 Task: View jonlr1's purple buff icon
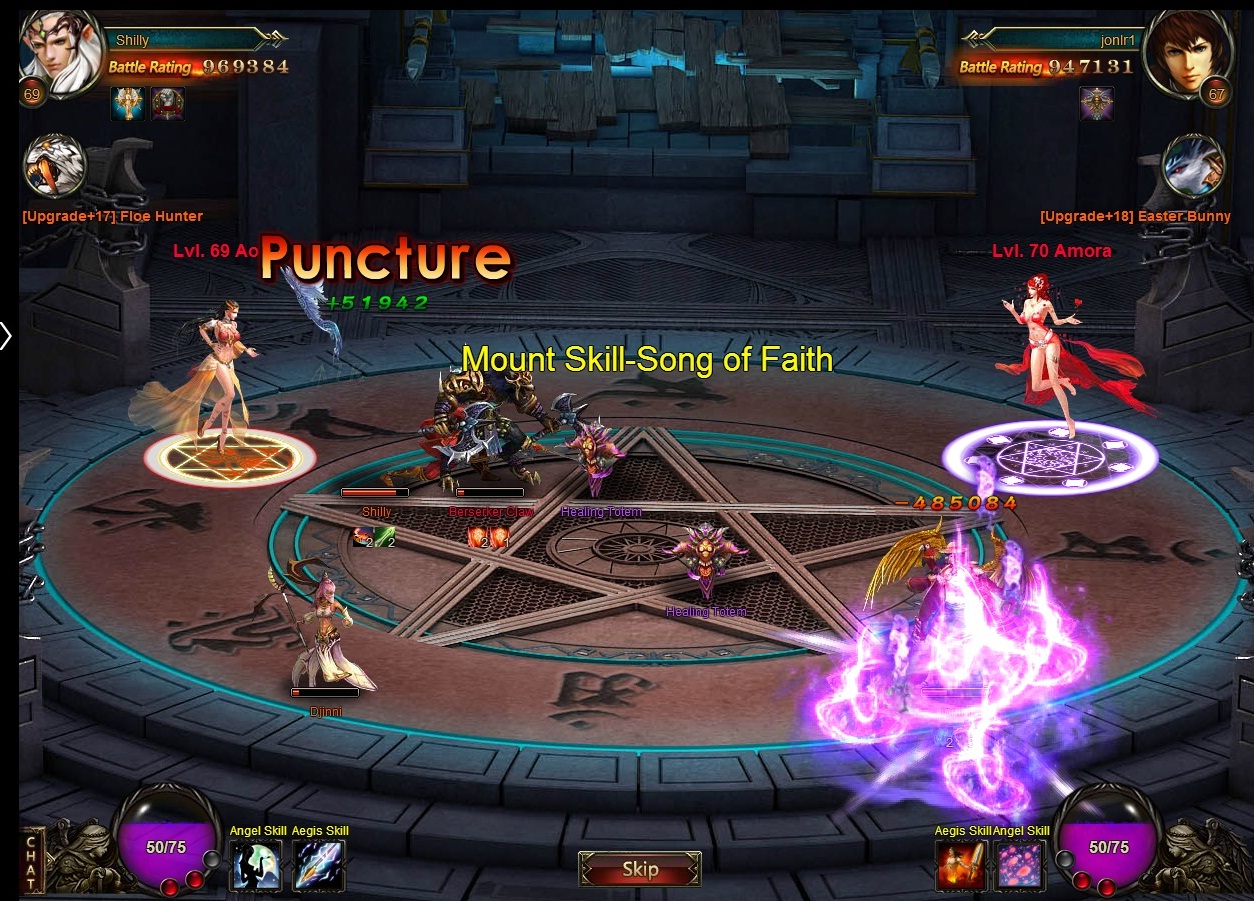[x=1096, y=104]
